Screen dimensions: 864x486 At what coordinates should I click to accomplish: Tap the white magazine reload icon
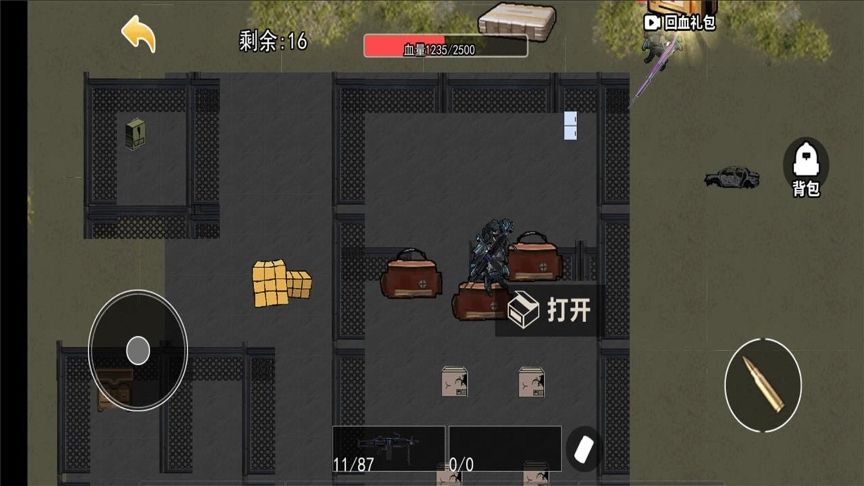tap(584, 448)
